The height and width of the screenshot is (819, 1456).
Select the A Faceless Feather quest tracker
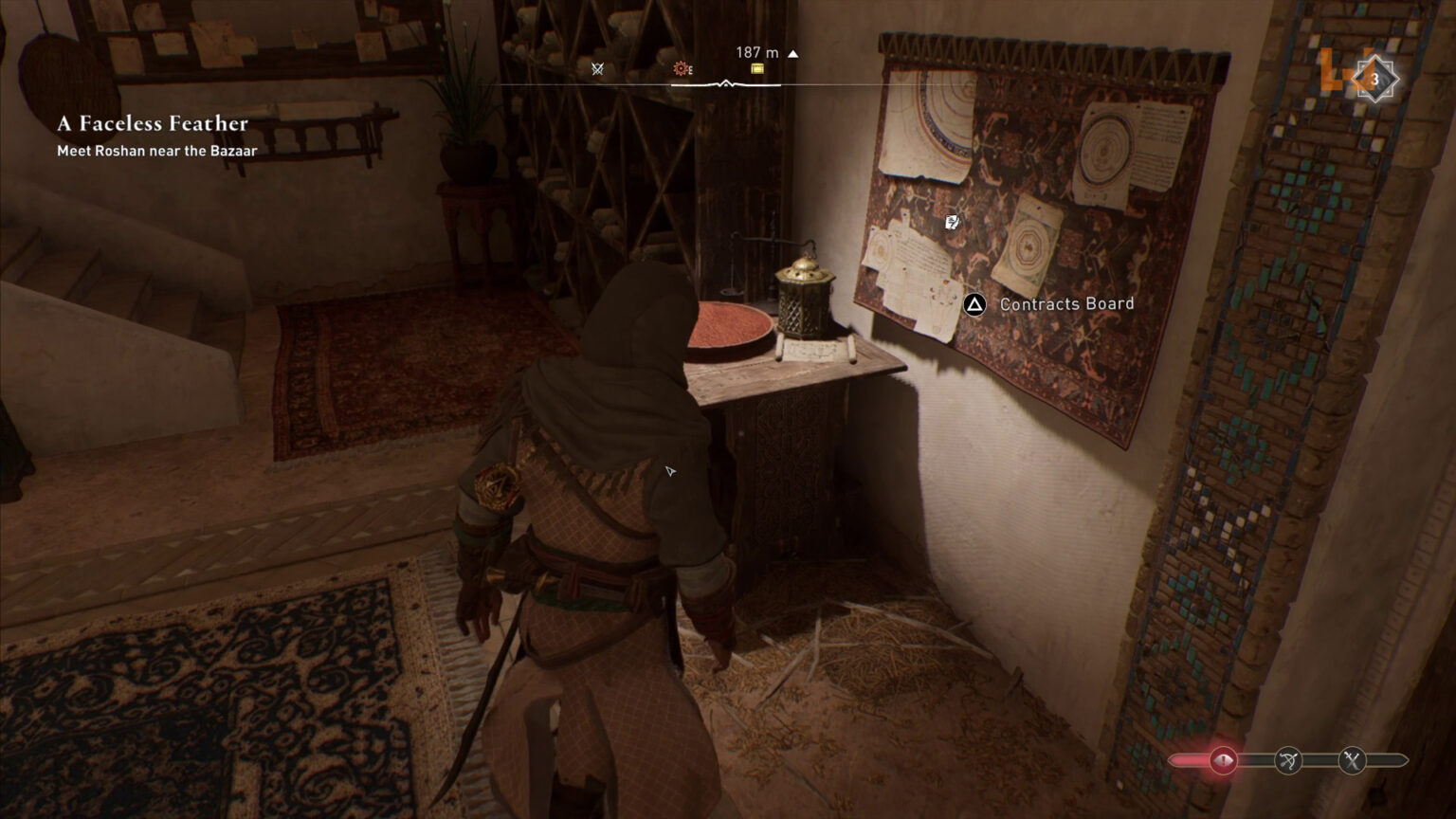coord(153,124)
